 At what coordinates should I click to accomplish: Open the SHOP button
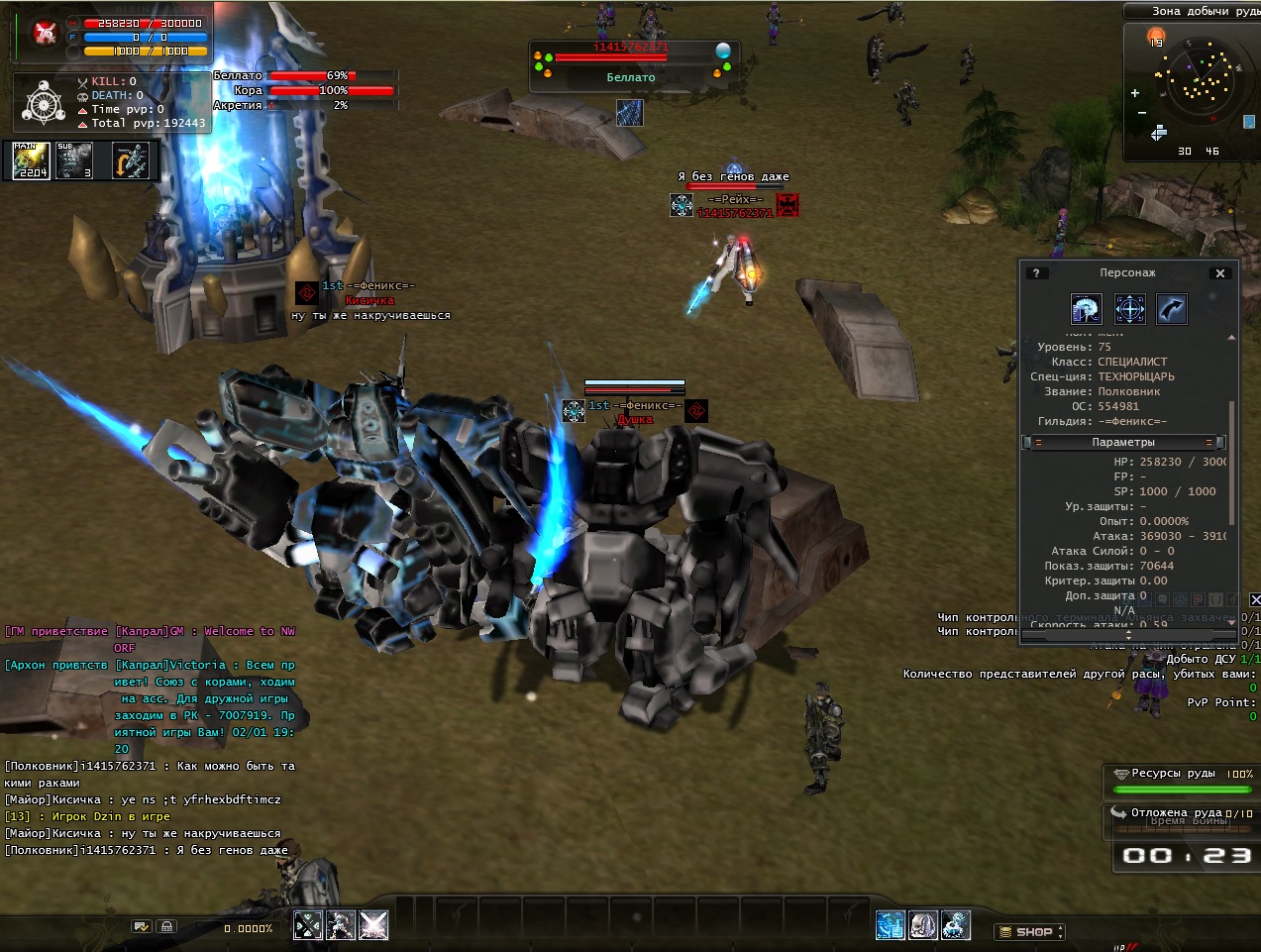(1029, 932)
